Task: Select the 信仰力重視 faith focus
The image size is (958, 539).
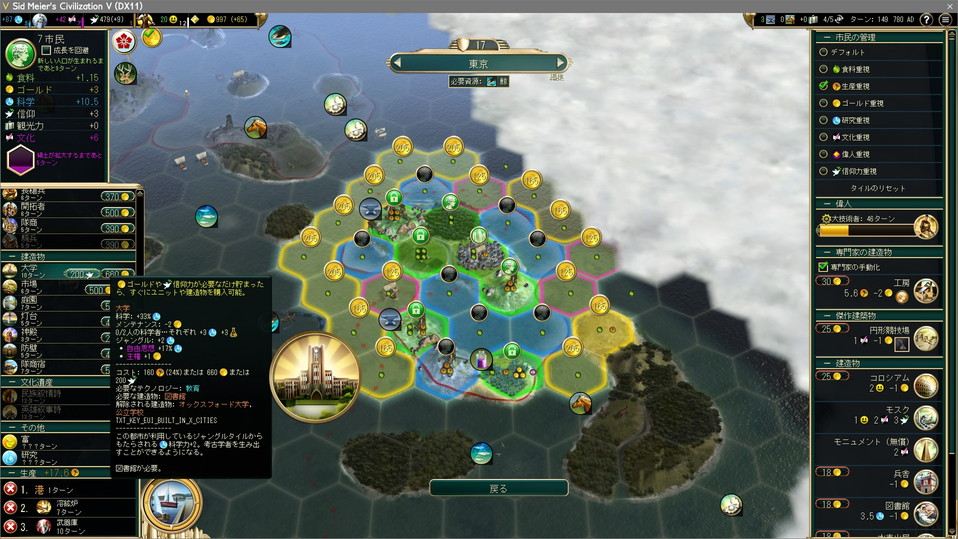Action: [x=824, y=171]
